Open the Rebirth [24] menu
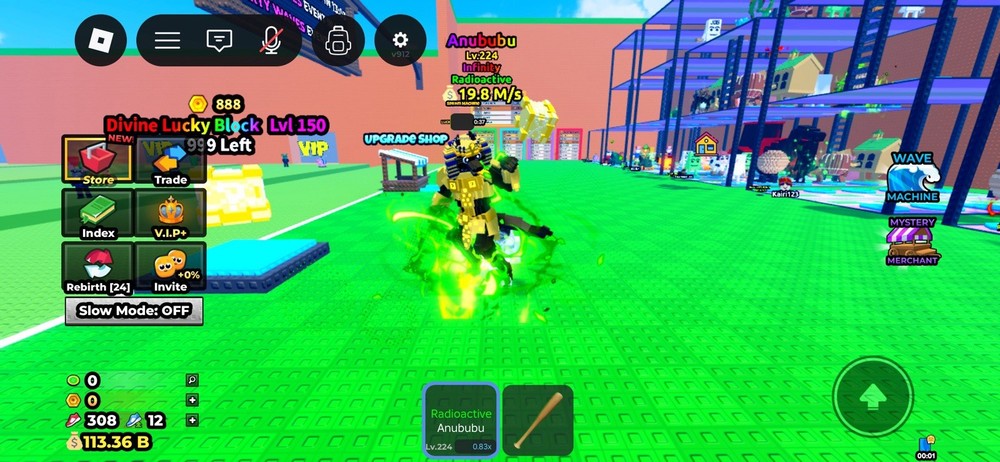Screen dimensions: 1000x462 (x=98, y=267)
